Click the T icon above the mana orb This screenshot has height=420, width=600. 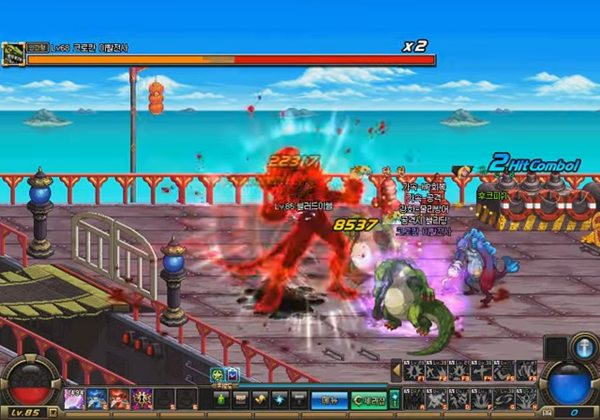point(584,347)
